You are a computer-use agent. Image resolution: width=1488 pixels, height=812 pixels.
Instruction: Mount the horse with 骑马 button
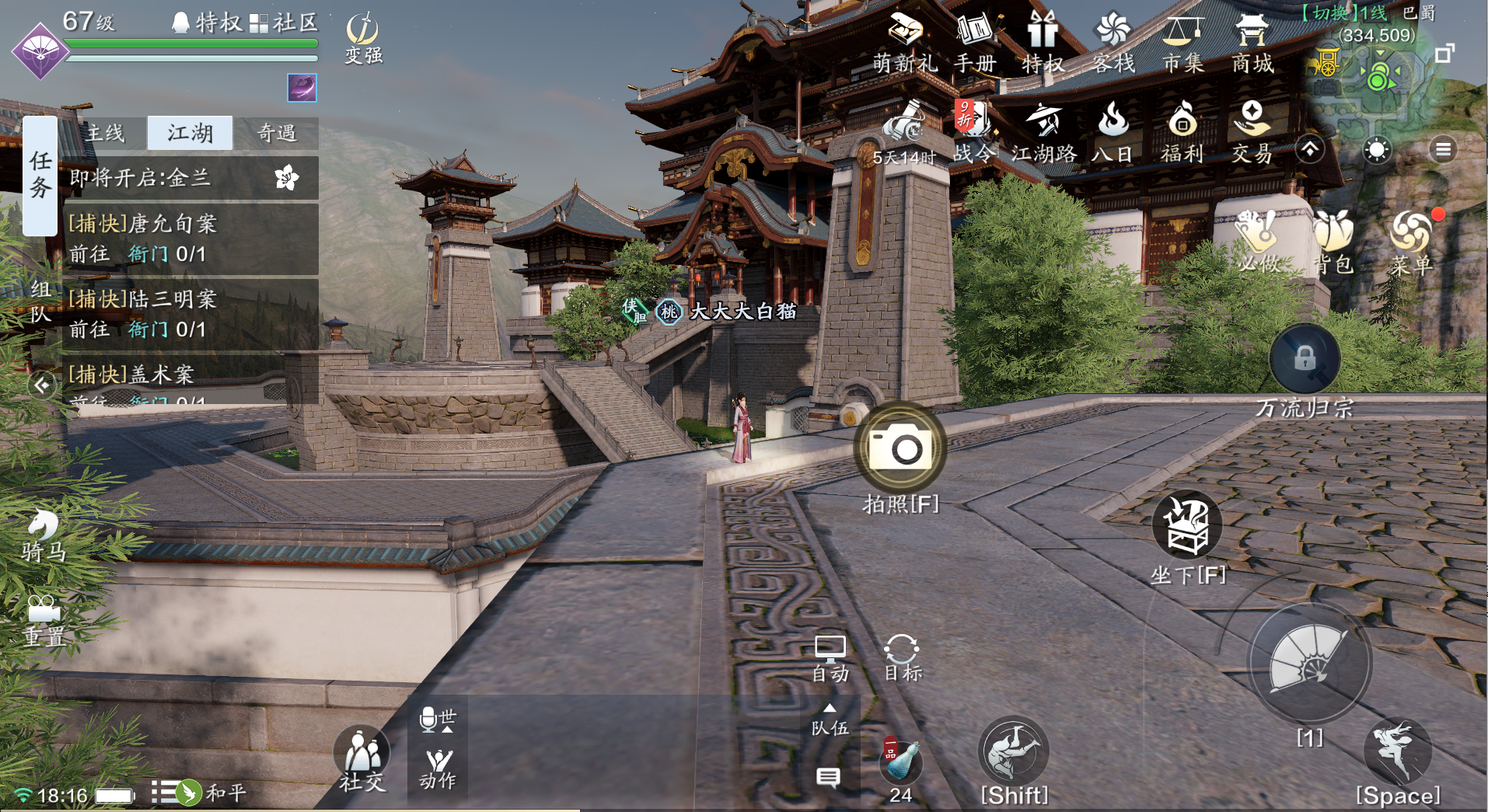point(44,535)
